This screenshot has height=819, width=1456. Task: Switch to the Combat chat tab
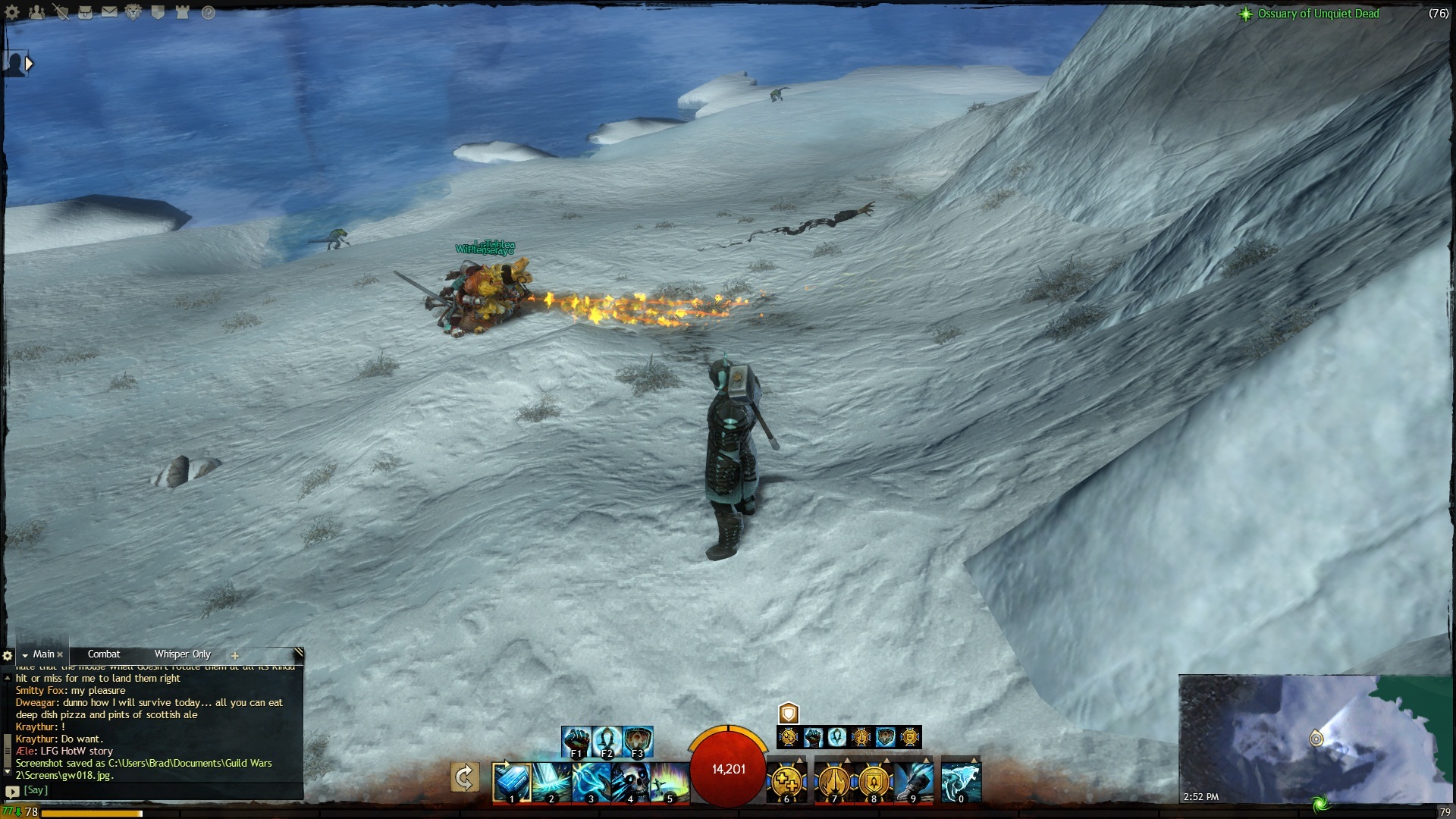pos(104,654)
